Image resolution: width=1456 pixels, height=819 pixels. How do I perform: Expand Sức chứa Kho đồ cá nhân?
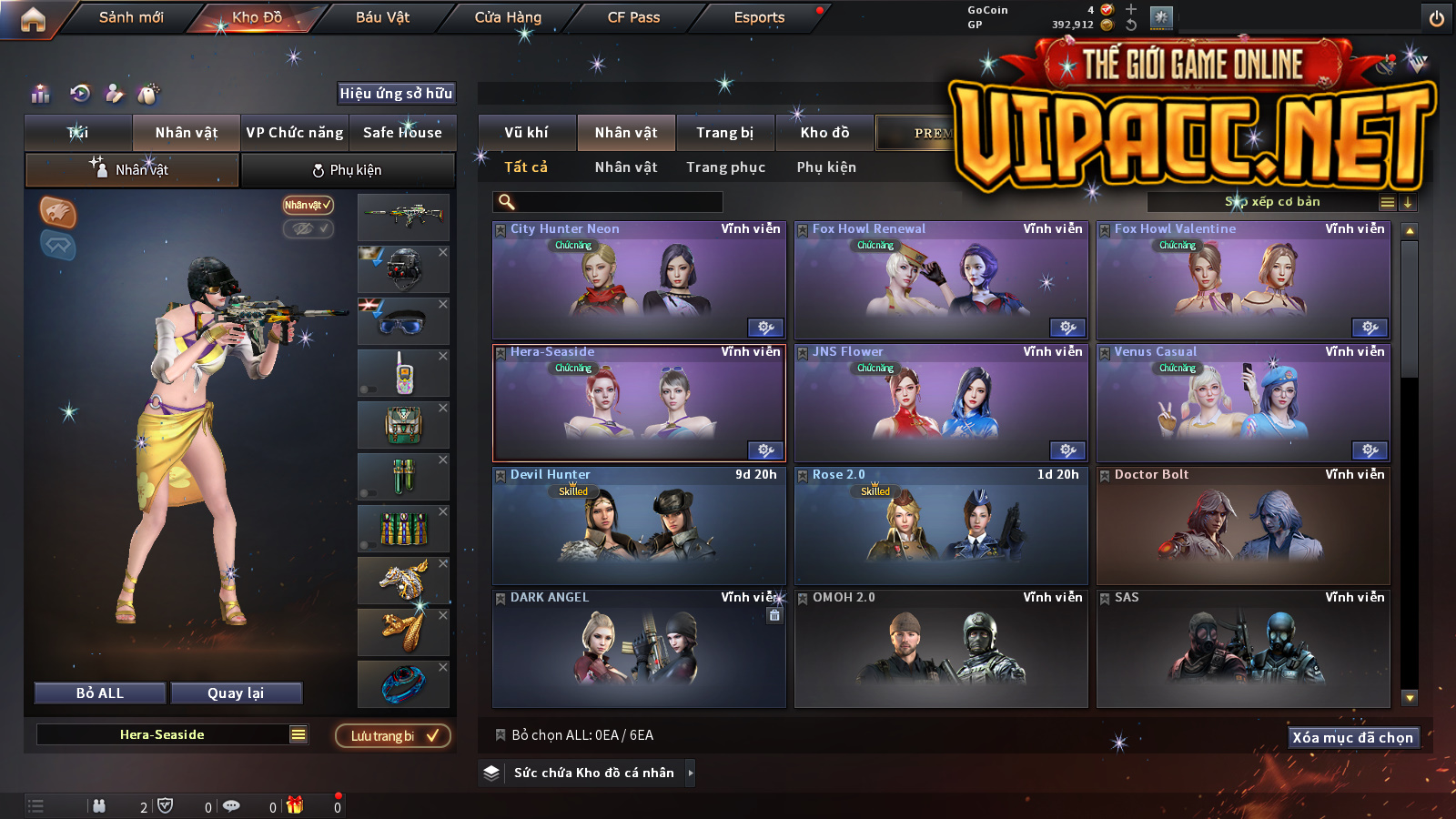[593, 773]
